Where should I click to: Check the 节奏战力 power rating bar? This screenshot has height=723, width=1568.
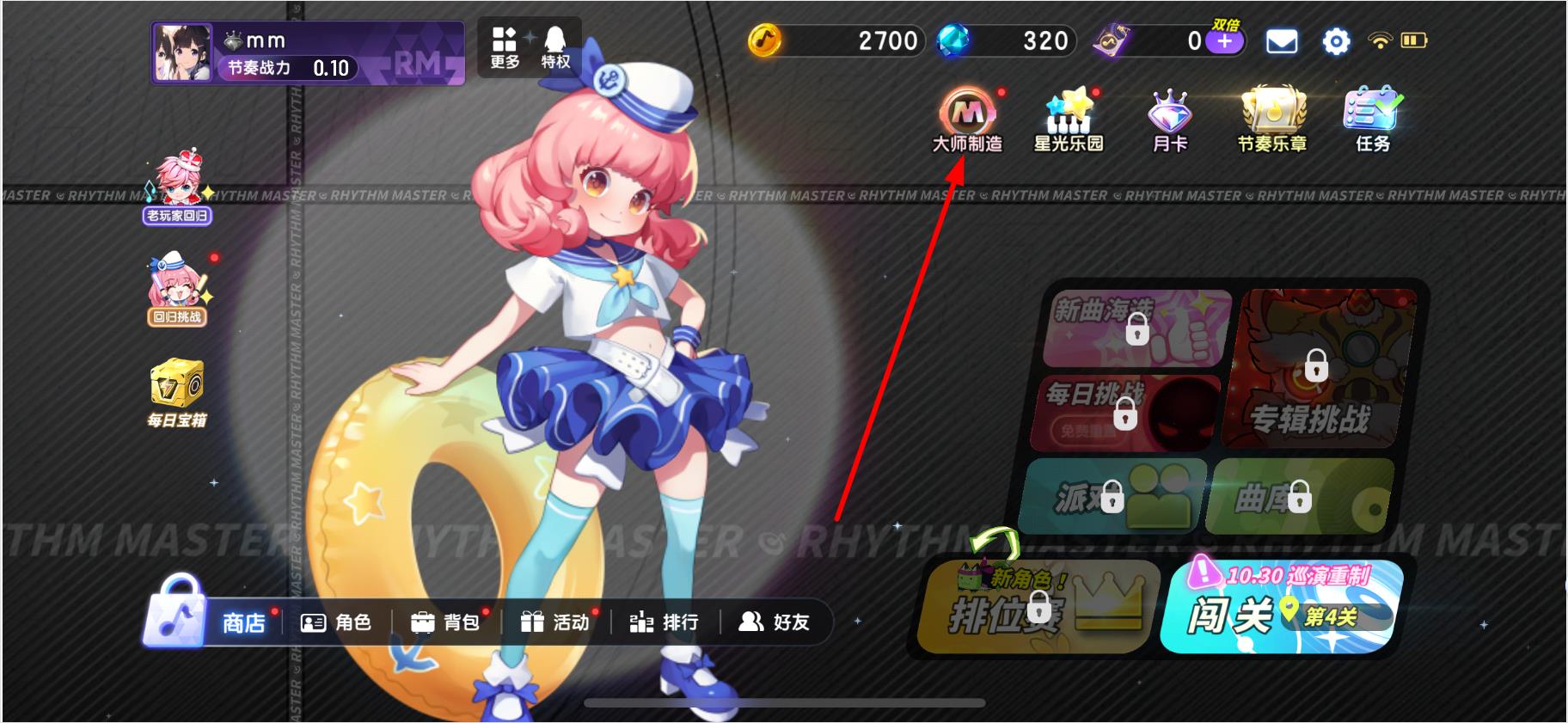pos(284,65)
